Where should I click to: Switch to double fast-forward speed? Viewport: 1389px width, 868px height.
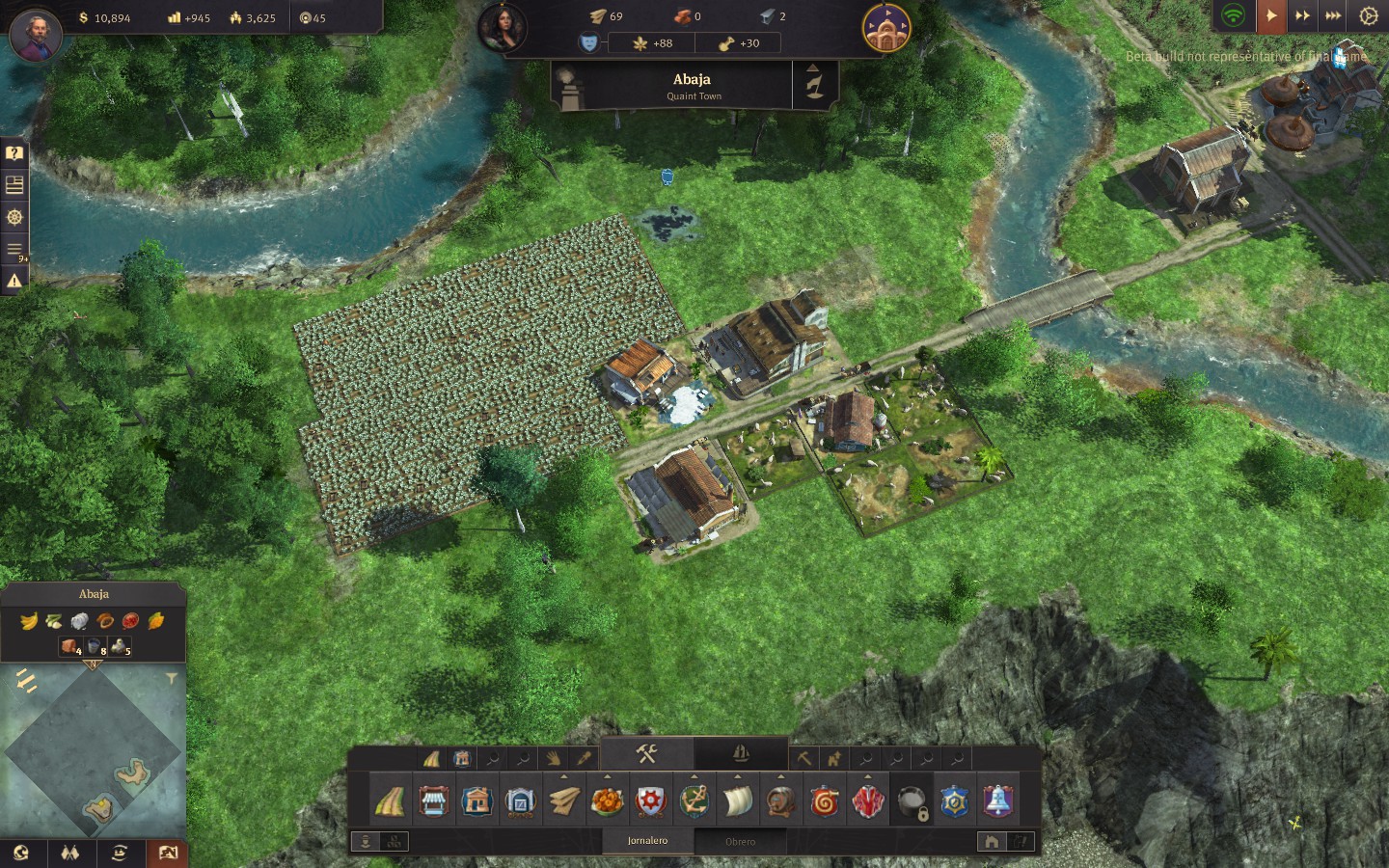(x=1302, y=15)
